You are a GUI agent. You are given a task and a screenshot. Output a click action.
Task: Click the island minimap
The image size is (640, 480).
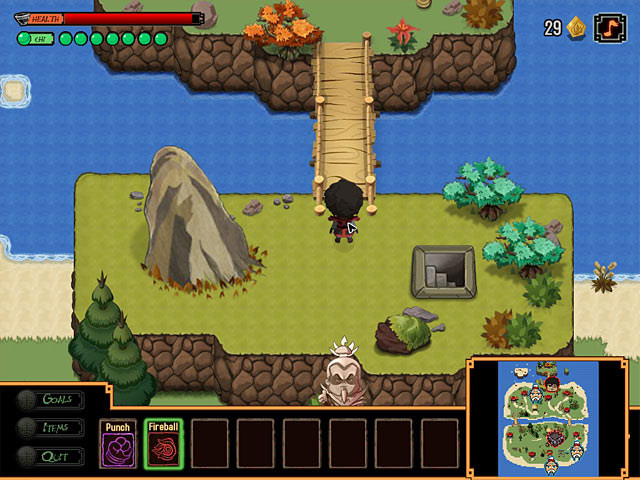click(x=548, y=416)
